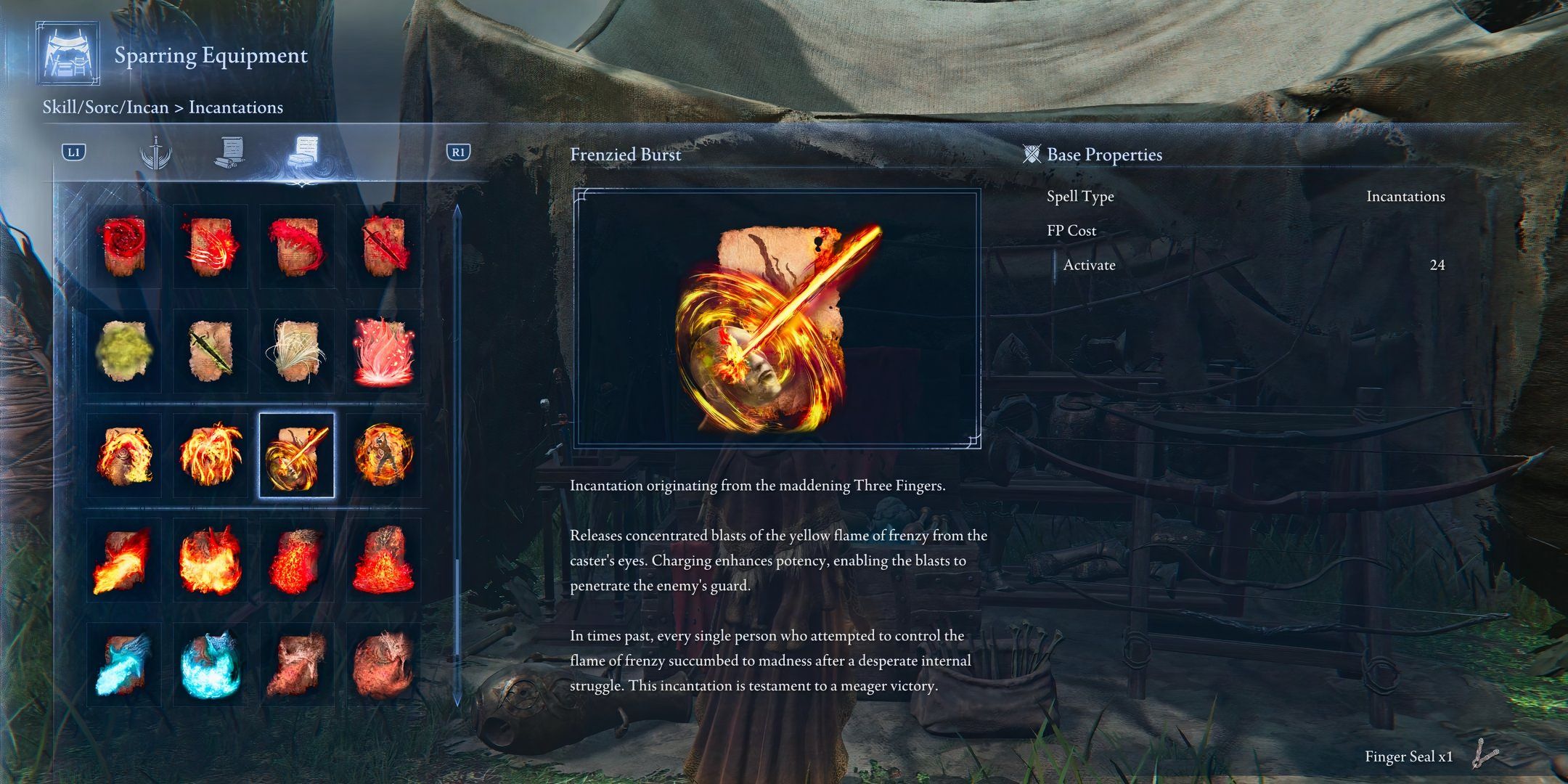This screenshot has height=784, width=1568.
Task: Pick the white bristle spray incantation
Action: coord(297,351)
